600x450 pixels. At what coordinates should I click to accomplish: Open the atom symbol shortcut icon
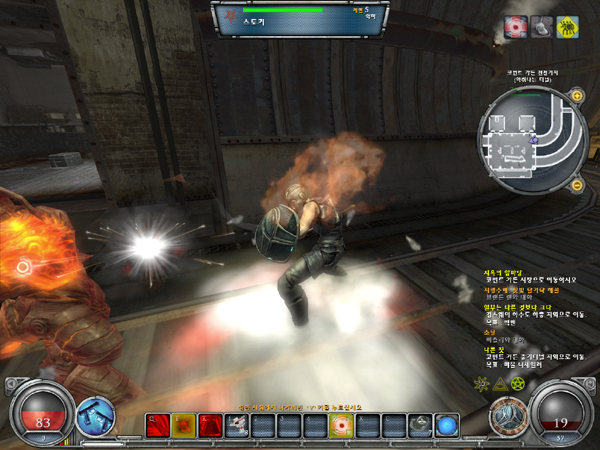[481, 384]
